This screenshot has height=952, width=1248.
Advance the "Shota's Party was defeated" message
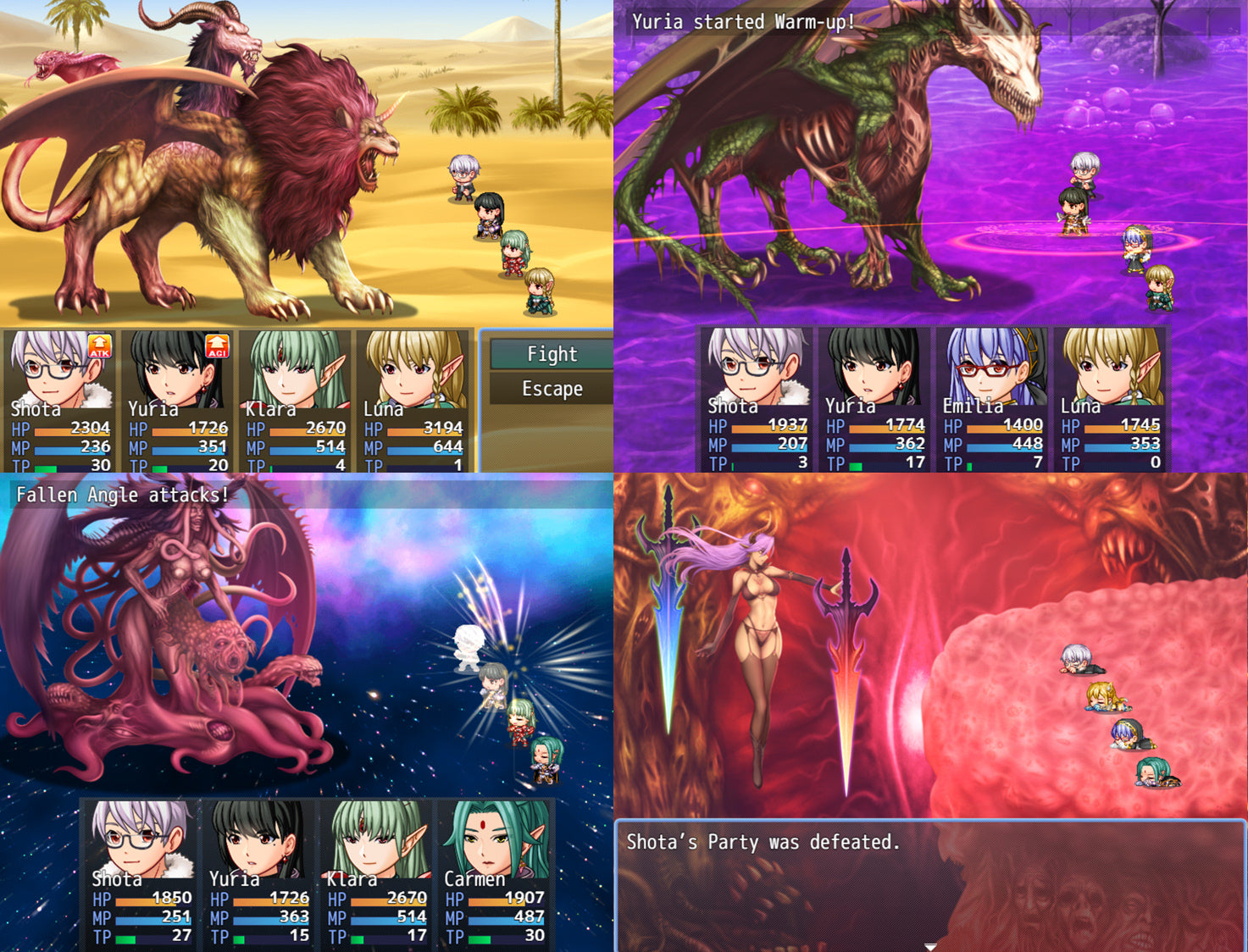[929, 886]
